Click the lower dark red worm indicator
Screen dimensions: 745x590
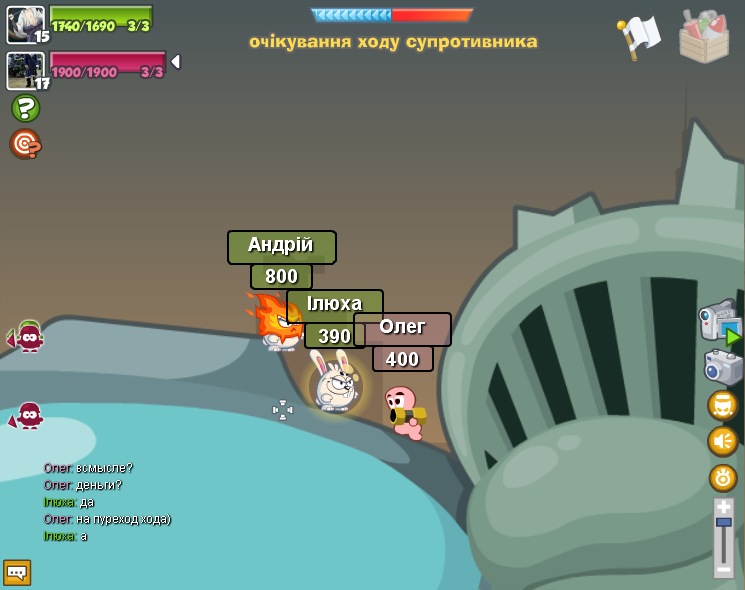[28, 415]
